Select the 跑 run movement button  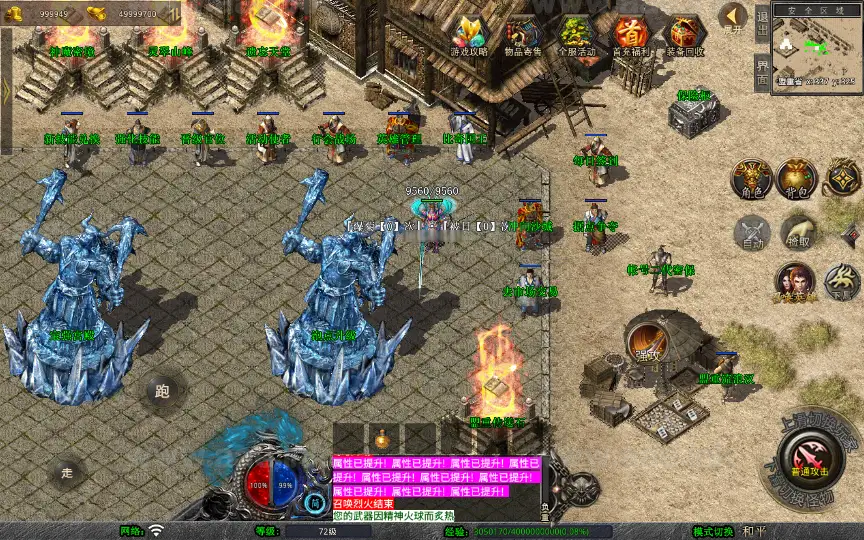coord(162,391)
